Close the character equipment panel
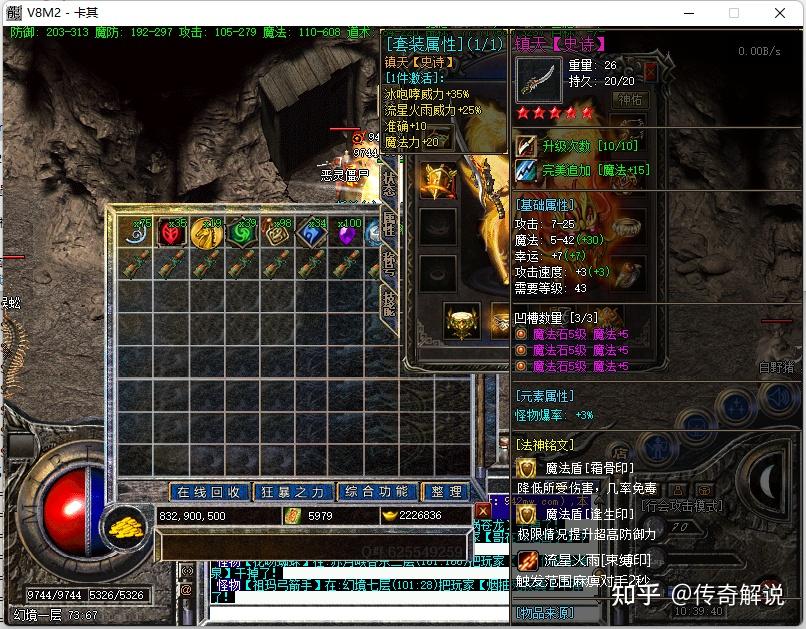 (x=650, y=72)
